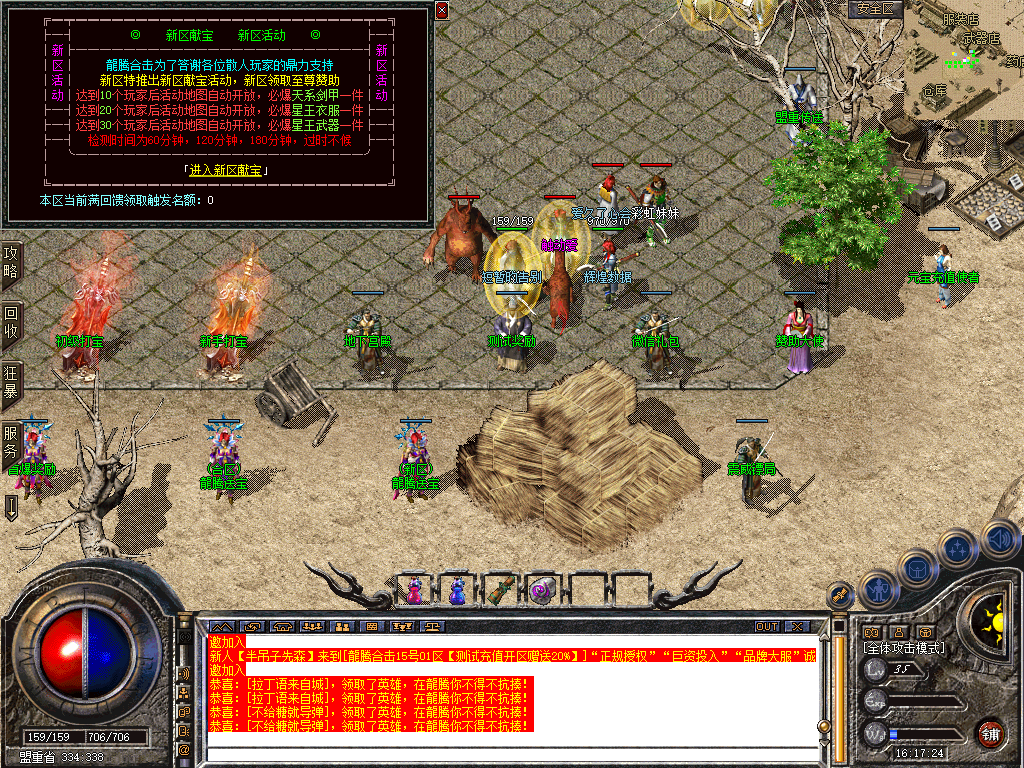Use the blue potion in the belt
Screen dimensions: 1024x768
click(457, 590)
